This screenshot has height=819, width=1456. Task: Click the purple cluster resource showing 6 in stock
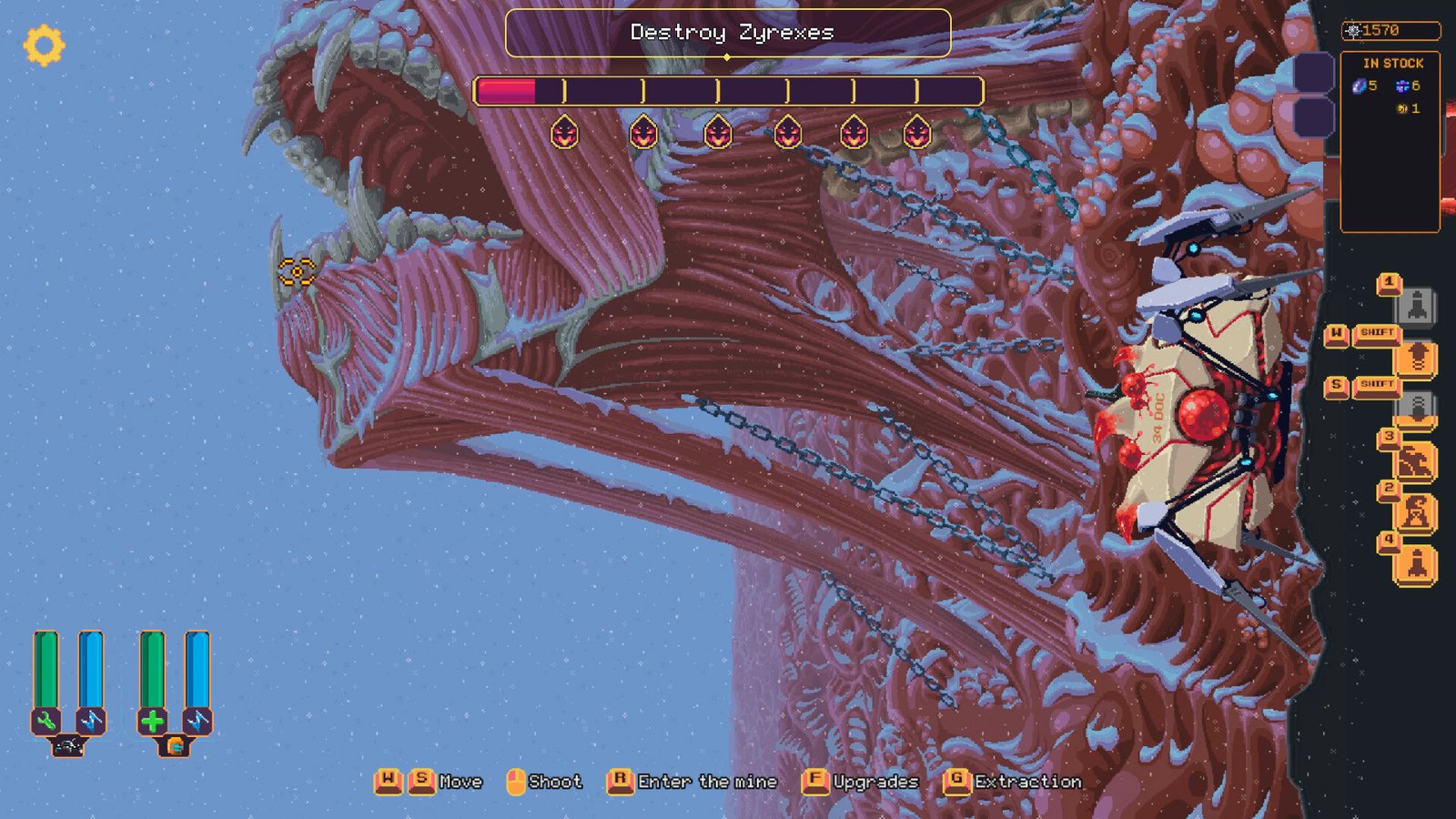pyautogui.click(x=1402, y=86)
